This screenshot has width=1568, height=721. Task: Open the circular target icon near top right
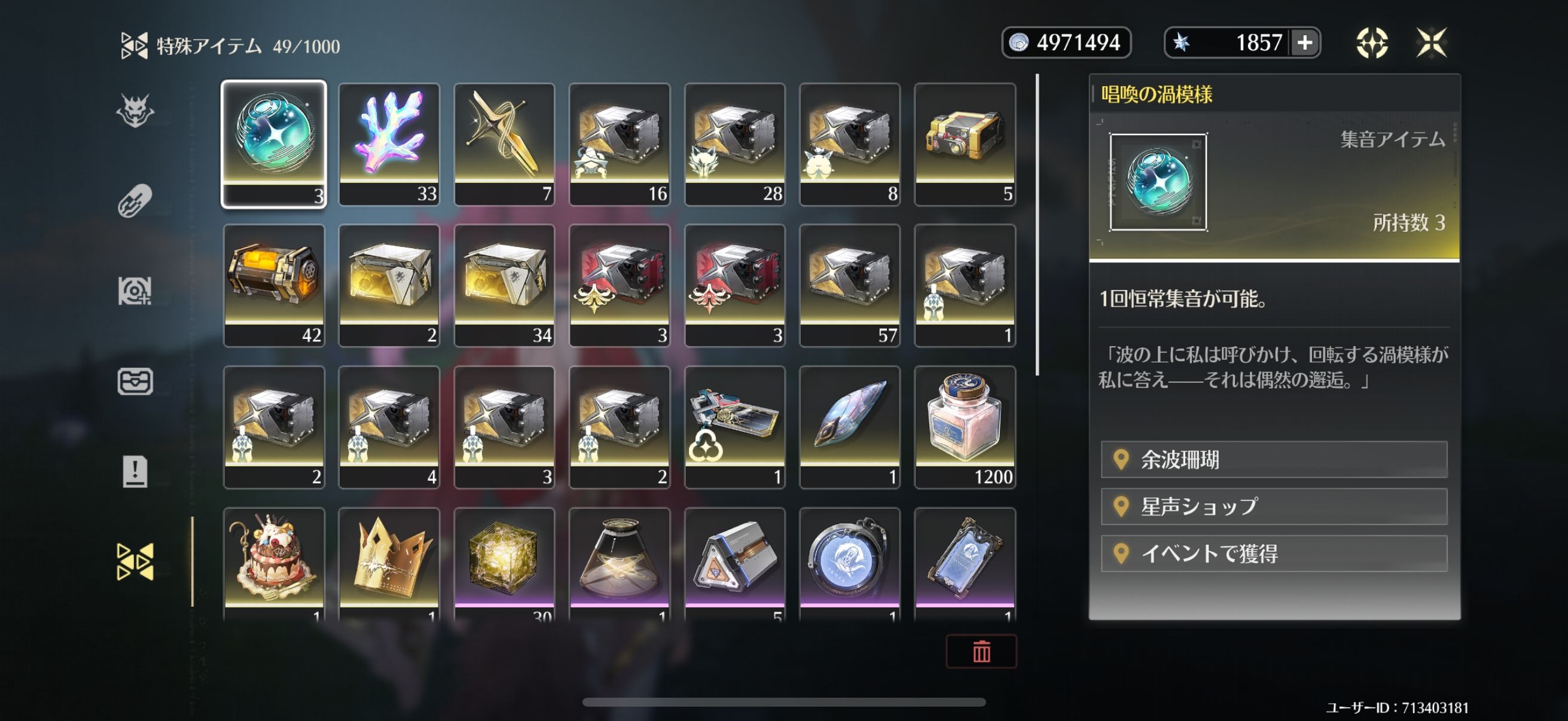[x=1371, y=42]
